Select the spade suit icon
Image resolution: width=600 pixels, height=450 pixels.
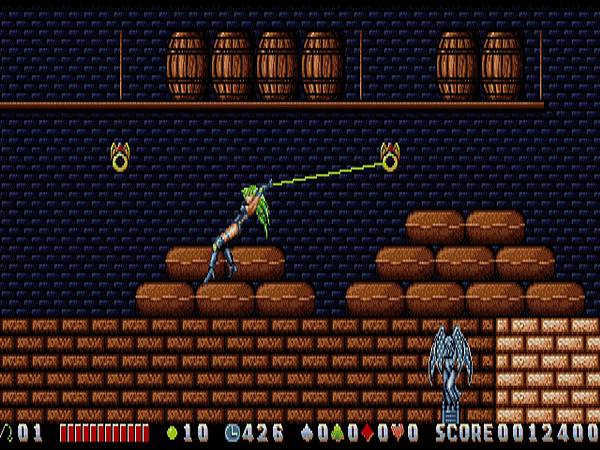(306, 433)
